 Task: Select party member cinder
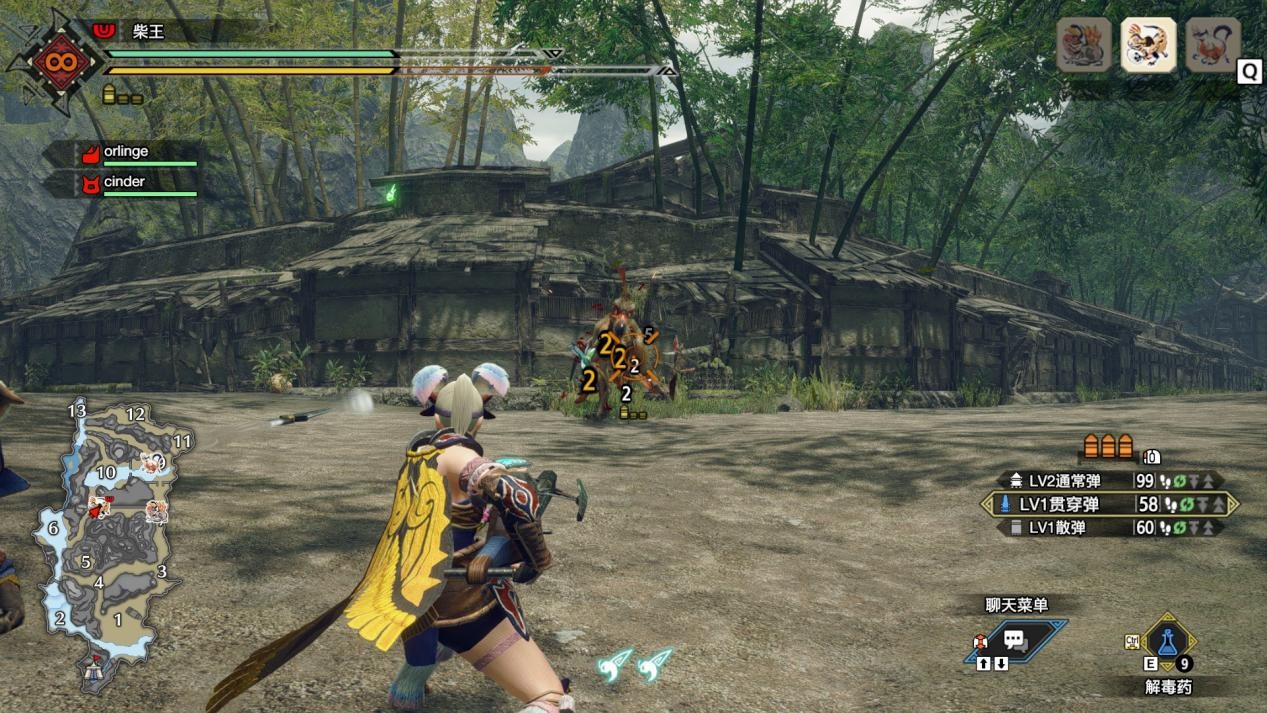pyautogui.click(x=124, y=182)
